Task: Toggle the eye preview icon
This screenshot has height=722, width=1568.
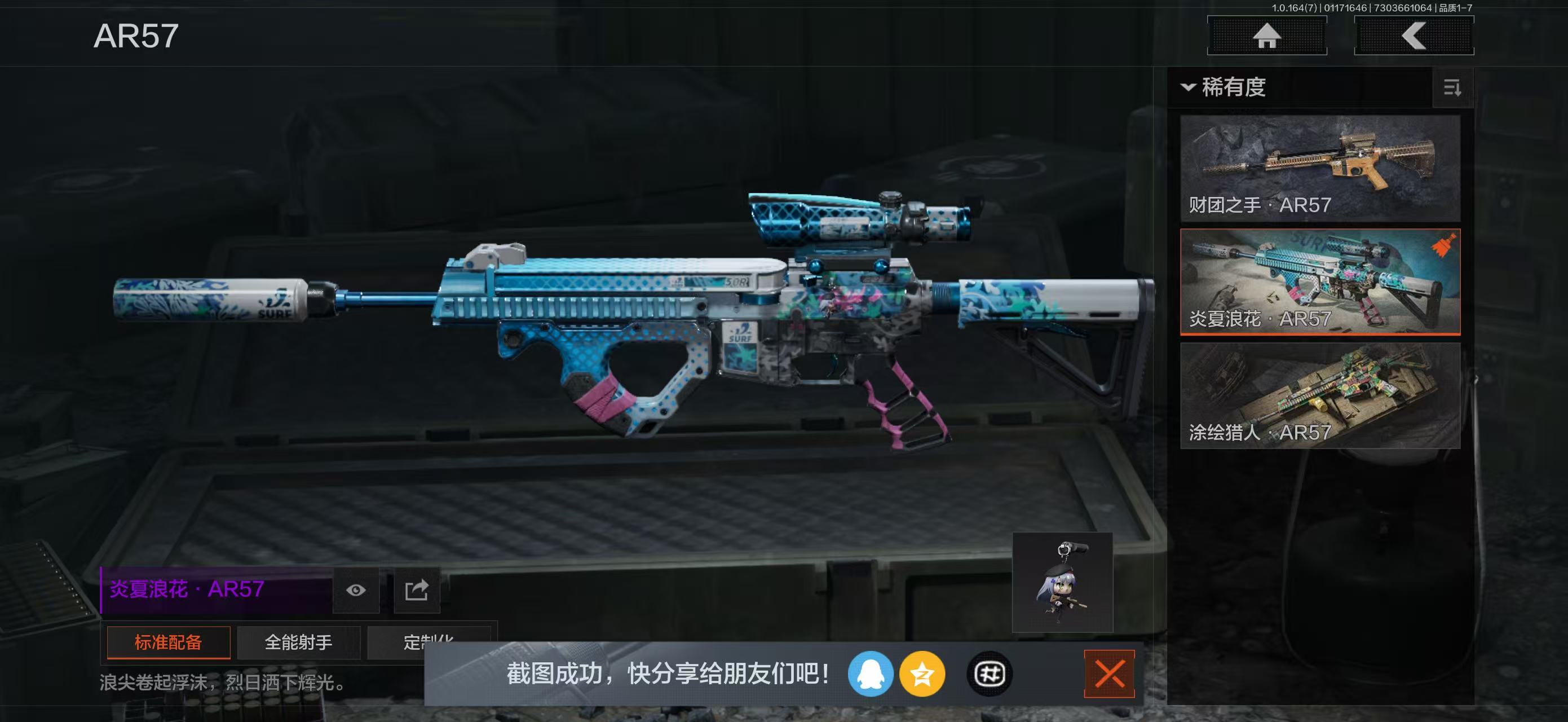Action: click(355, 590)
